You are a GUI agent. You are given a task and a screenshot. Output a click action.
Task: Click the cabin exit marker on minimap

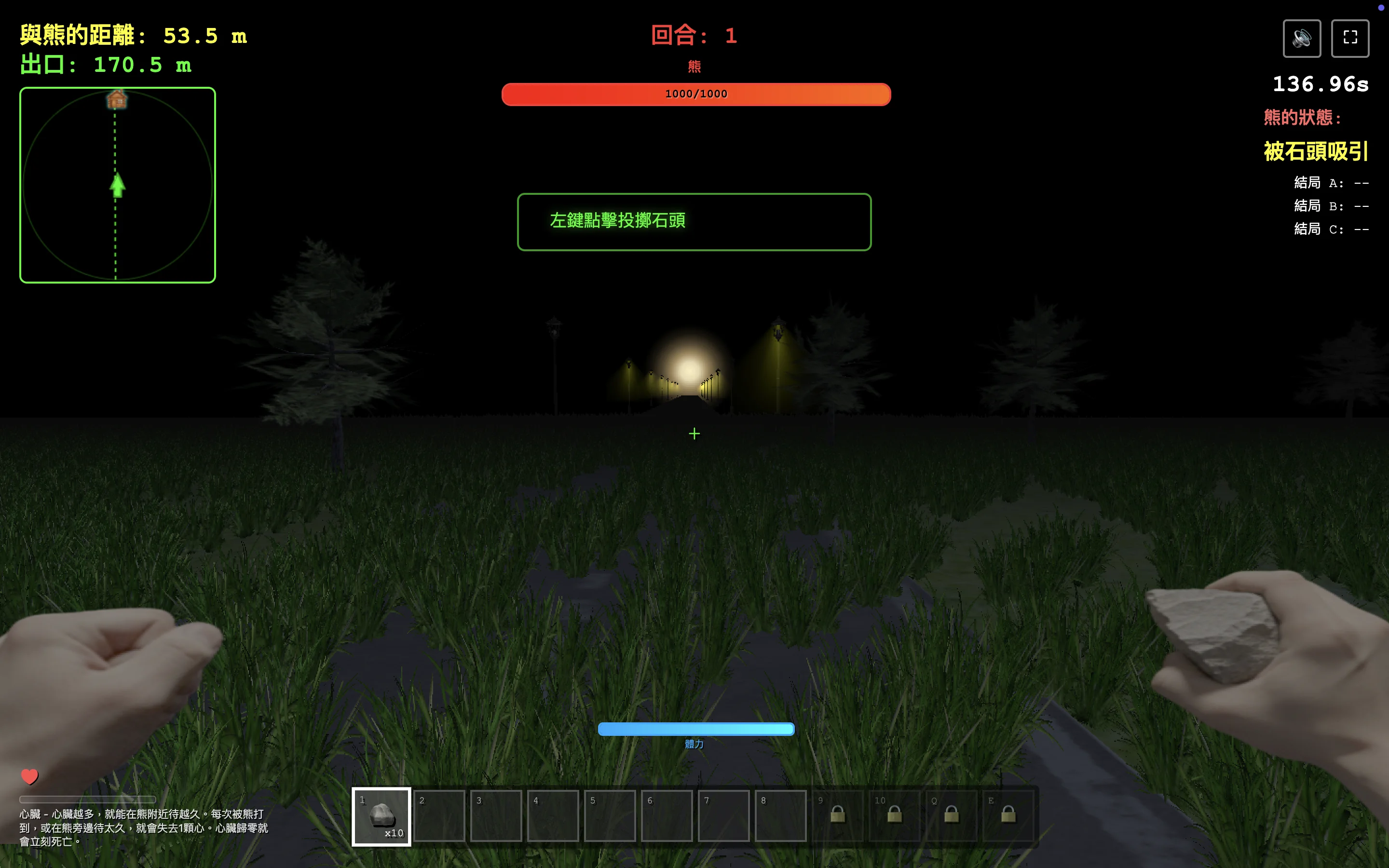(117, 100)
